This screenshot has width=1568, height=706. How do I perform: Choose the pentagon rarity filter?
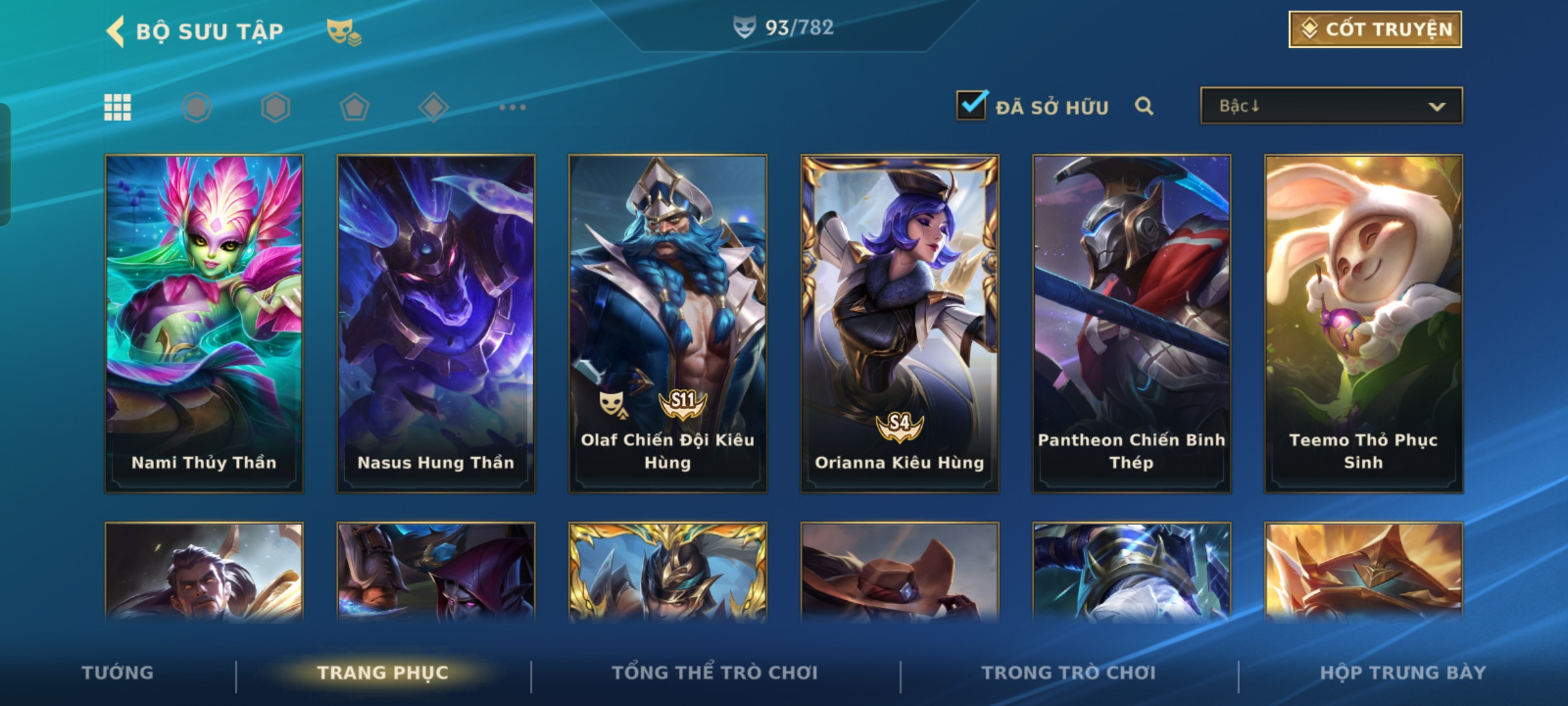pyautogui.click(x=354, y=107)
